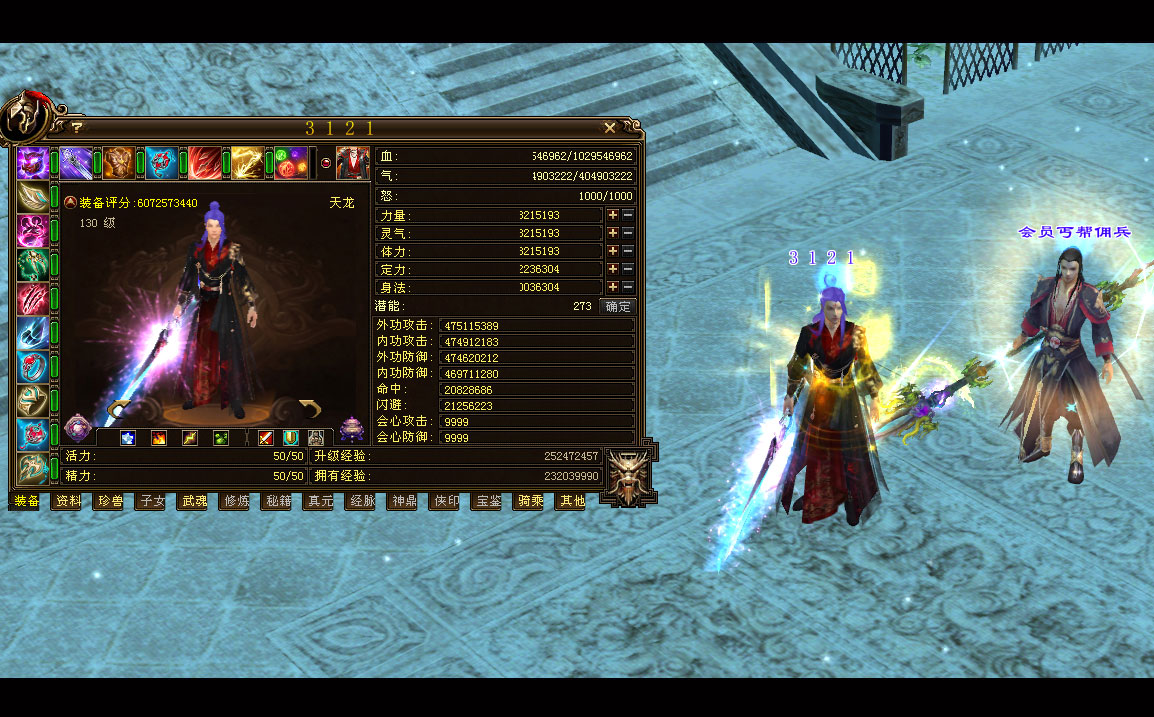Show the 骑乘 mount tab

point(528,501)
